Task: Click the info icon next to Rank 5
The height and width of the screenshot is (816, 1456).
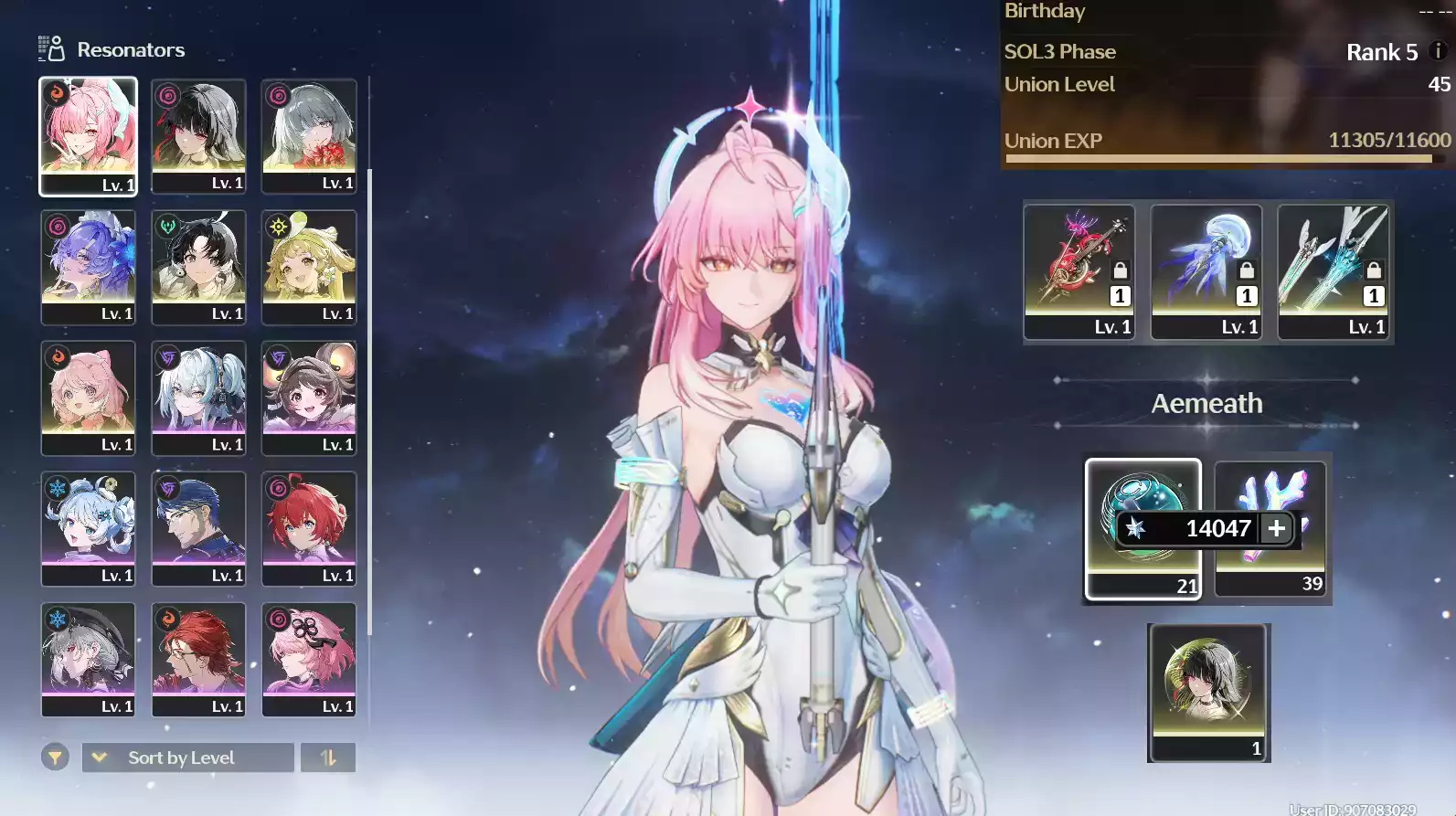Action: click(x=1437, y=52)
